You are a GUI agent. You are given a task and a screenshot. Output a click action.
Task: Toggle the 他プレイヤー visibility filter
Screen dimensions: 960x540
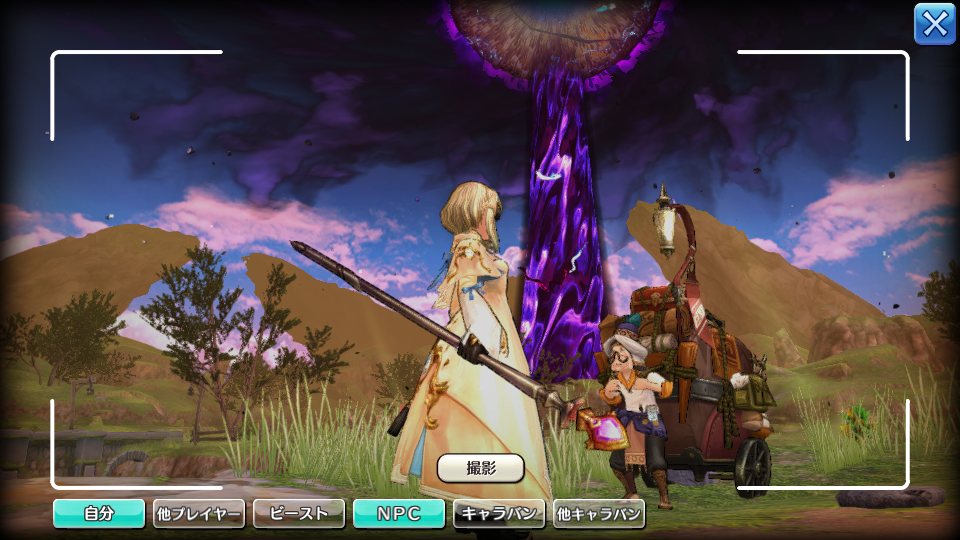[x=199, y=514]
